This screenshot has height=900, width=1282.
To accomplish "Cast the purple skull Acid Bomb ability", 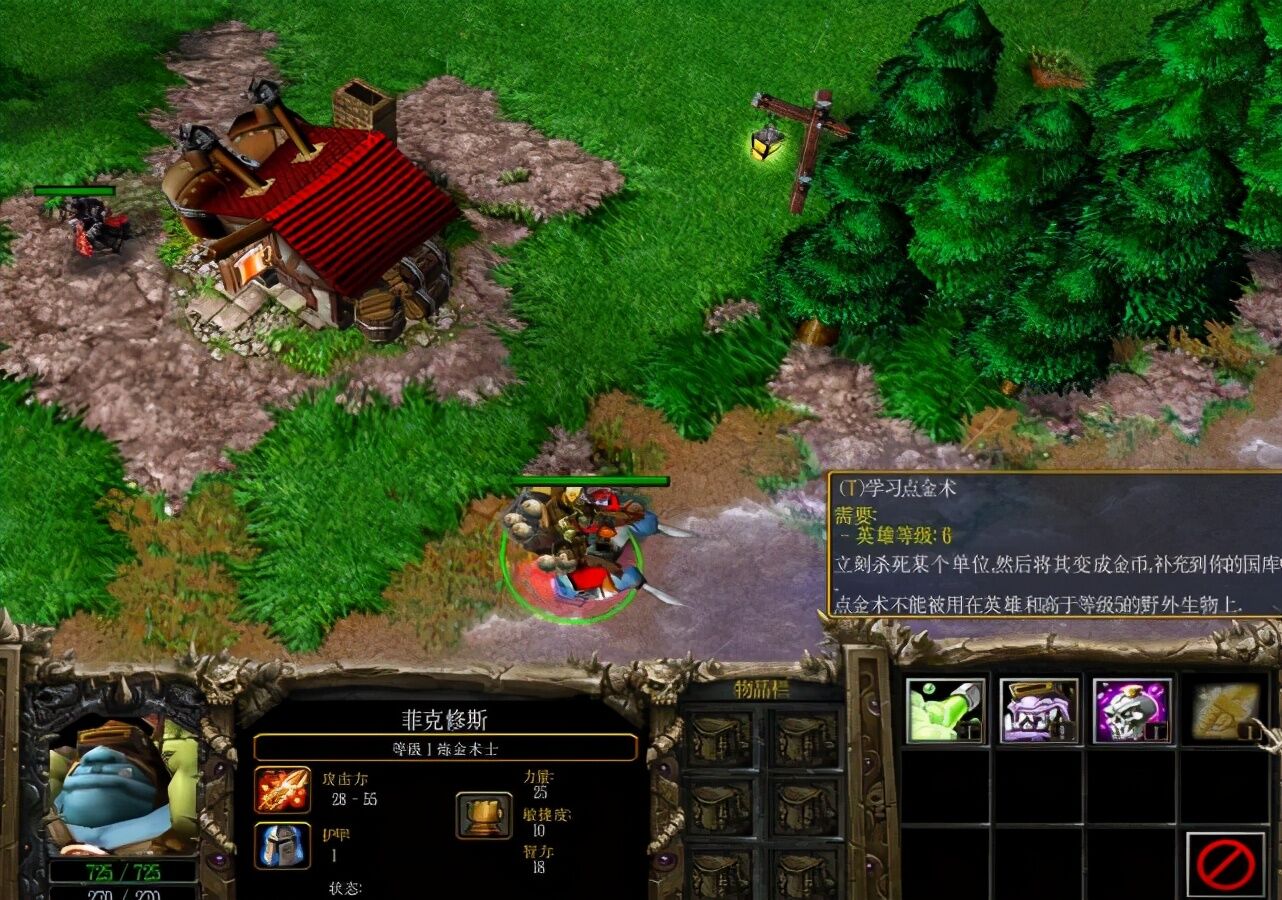I will [x=1131, y=711].
